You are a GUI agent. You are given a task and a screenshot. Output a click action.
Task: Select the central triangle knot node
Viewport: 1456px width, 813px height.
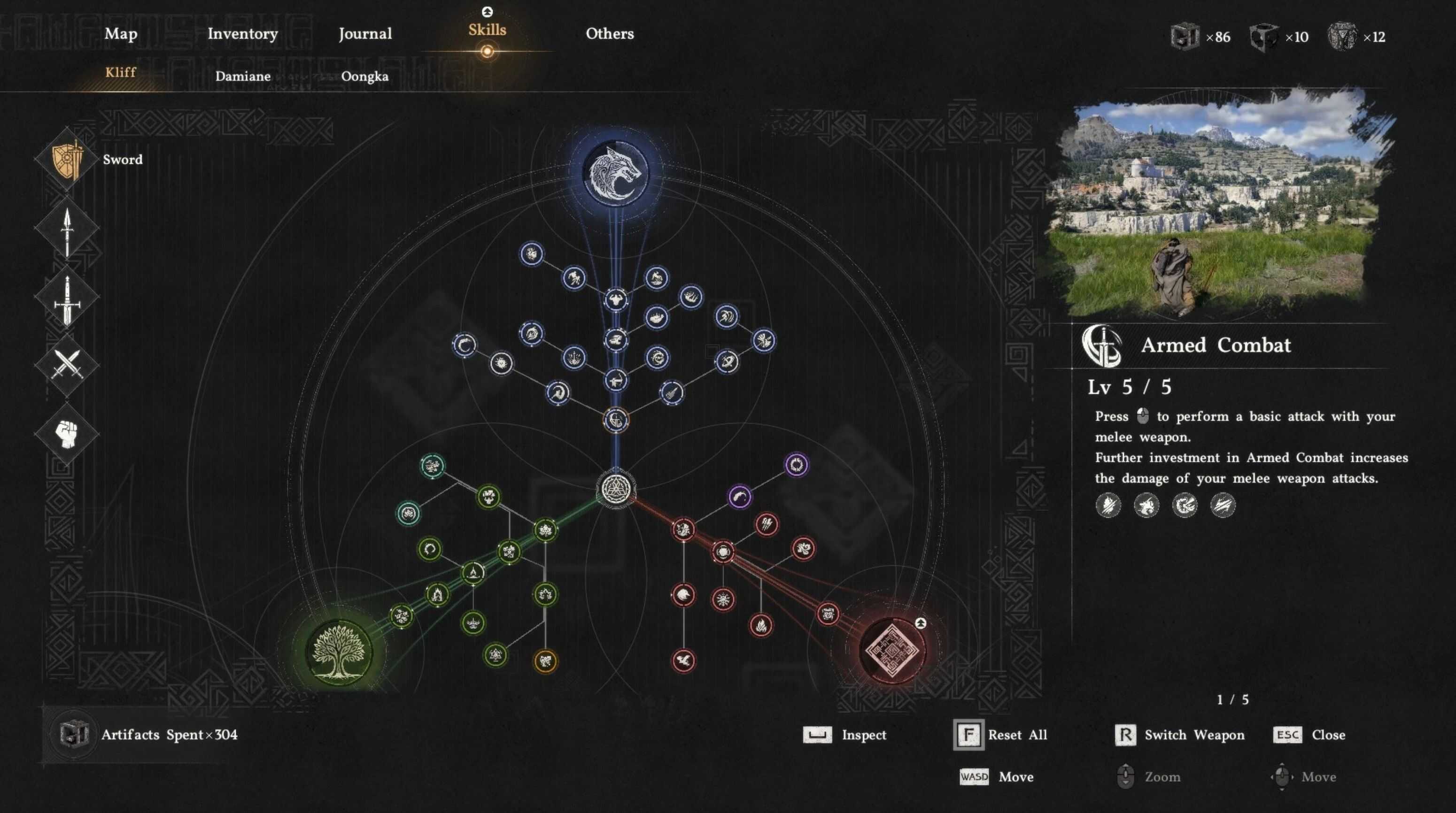[616, 488]
